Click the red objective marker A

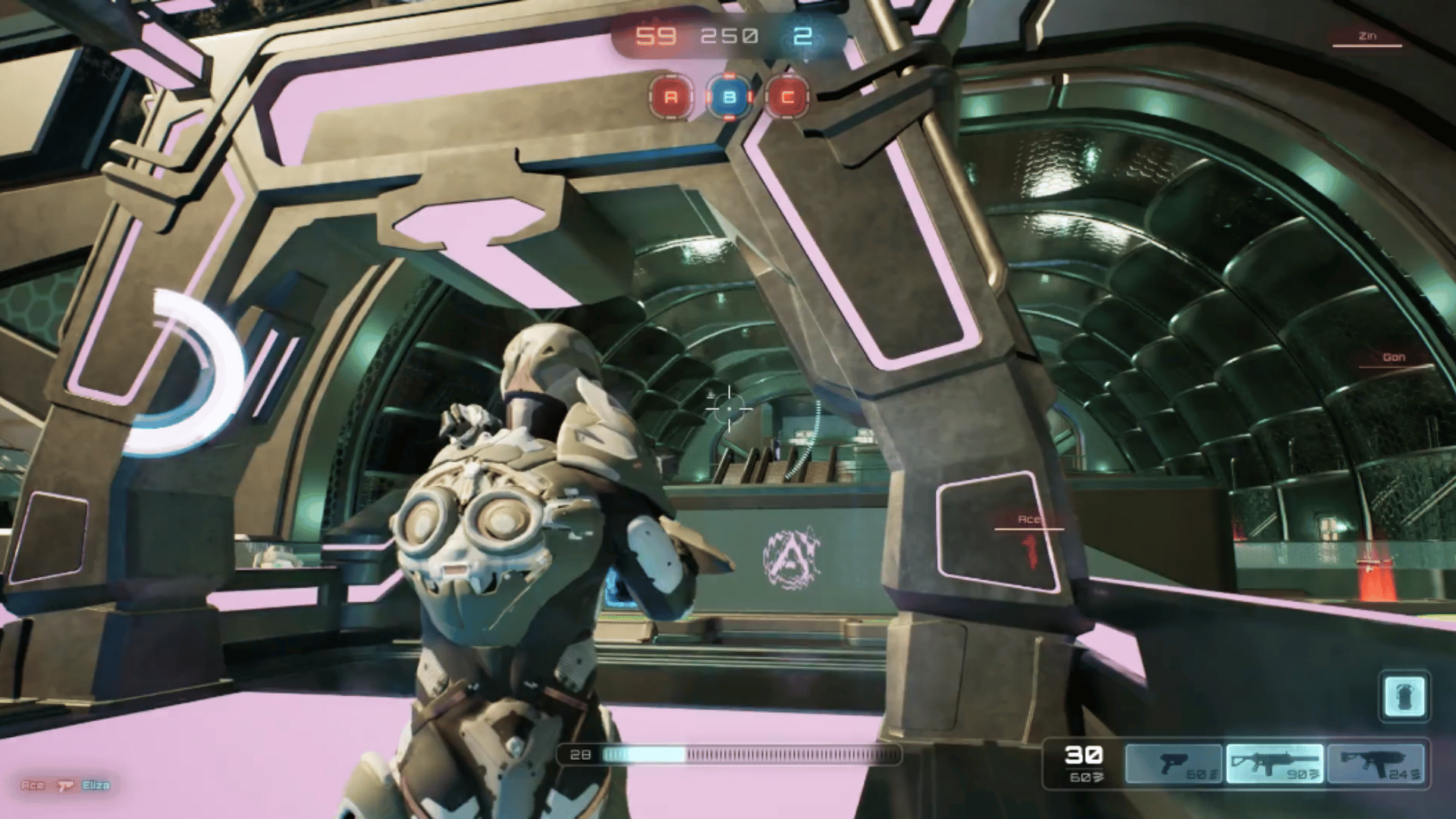(670, 96)
